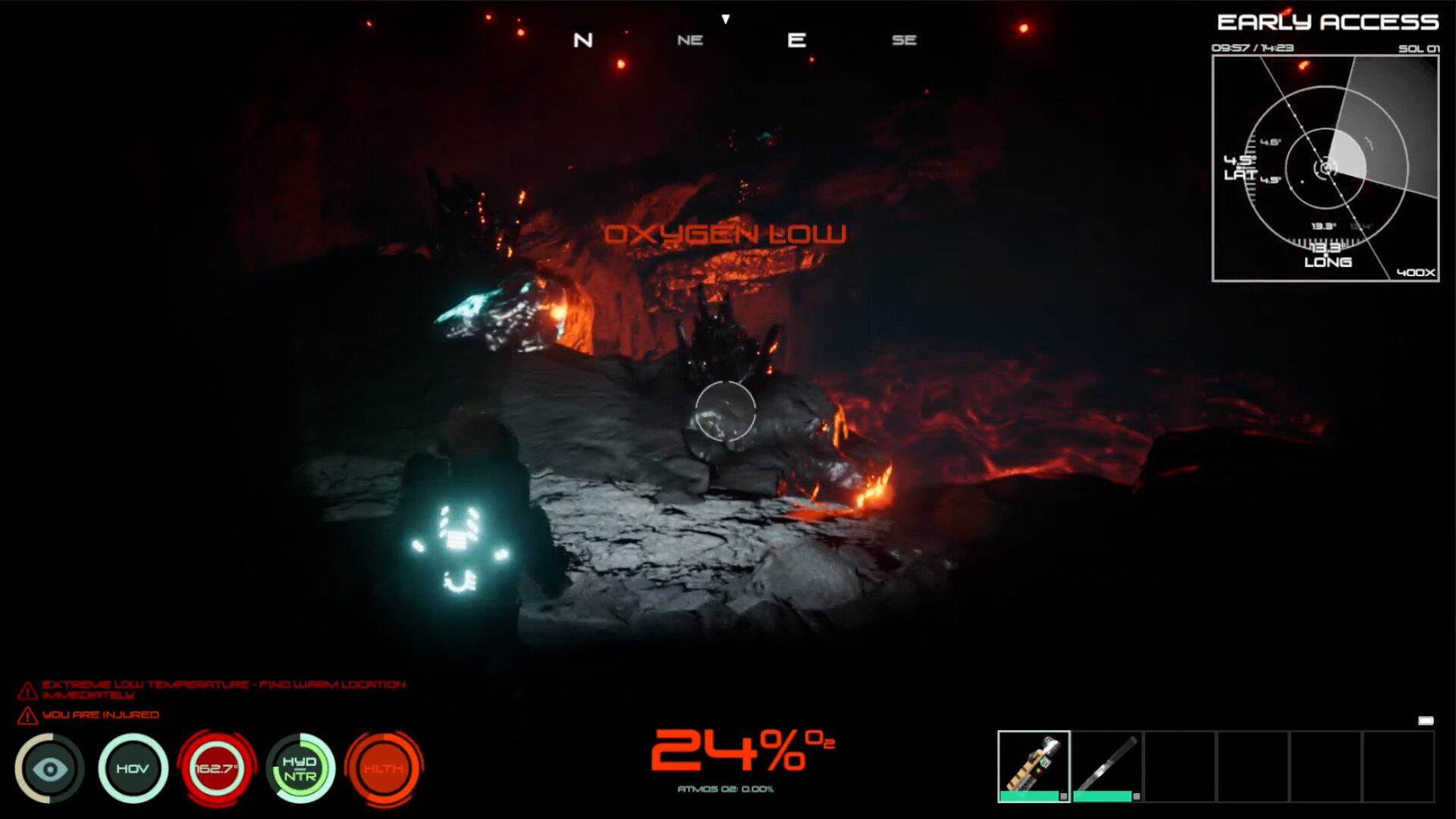
Task: Open the radar minimap
Action: 1325,168
